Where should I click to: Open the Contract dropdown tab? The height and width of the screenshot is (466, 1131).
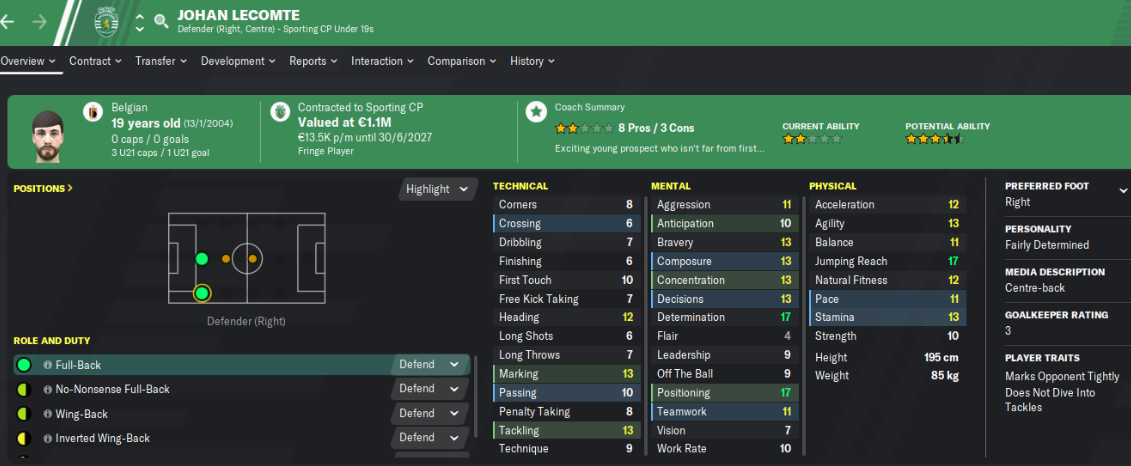pos(95,61)
